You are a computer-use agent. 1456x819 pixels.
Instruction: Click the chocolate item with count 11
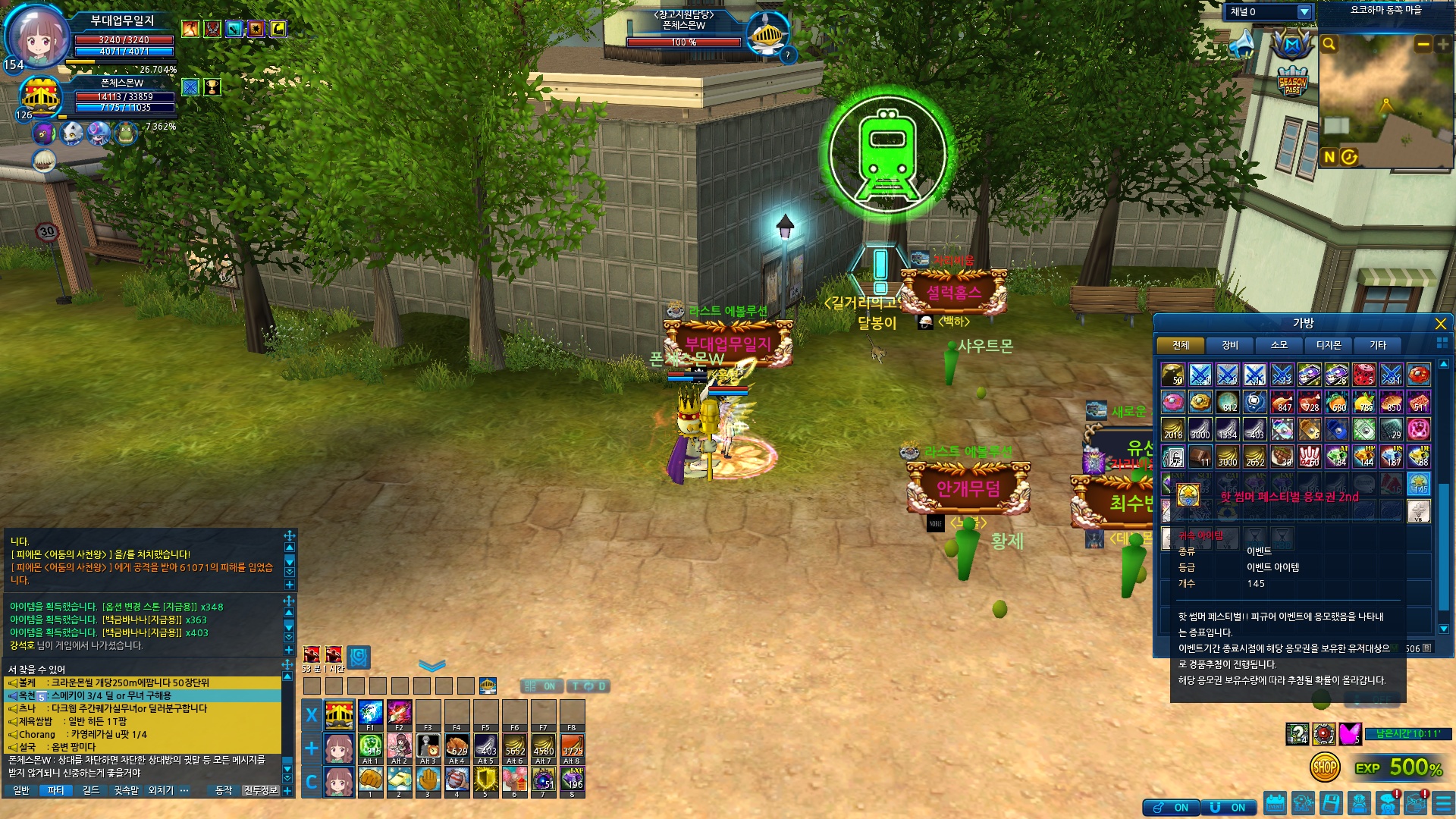(x=1200, y=457)
